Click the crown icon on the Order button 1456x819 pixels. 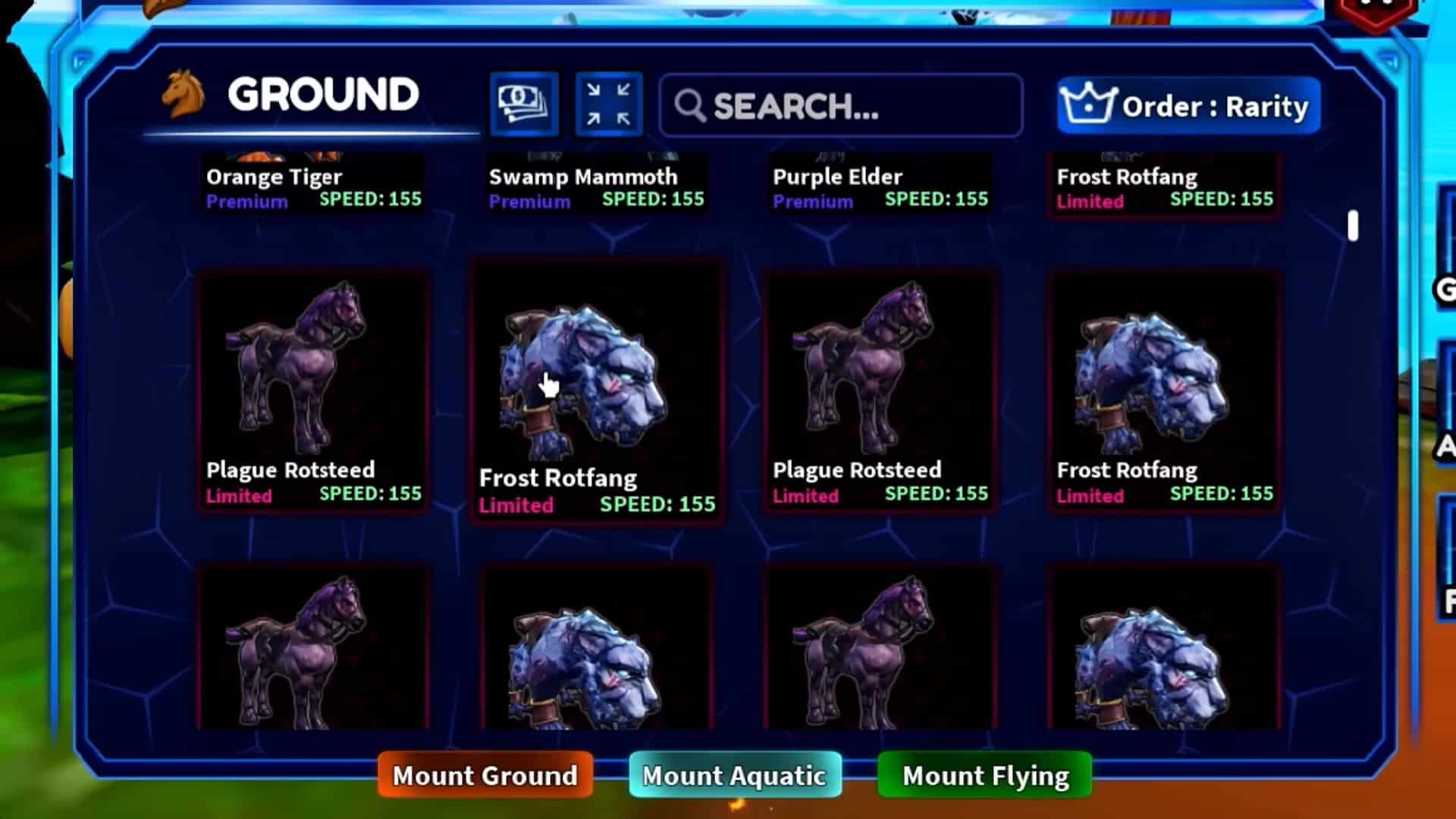[x=1088, y=105]
